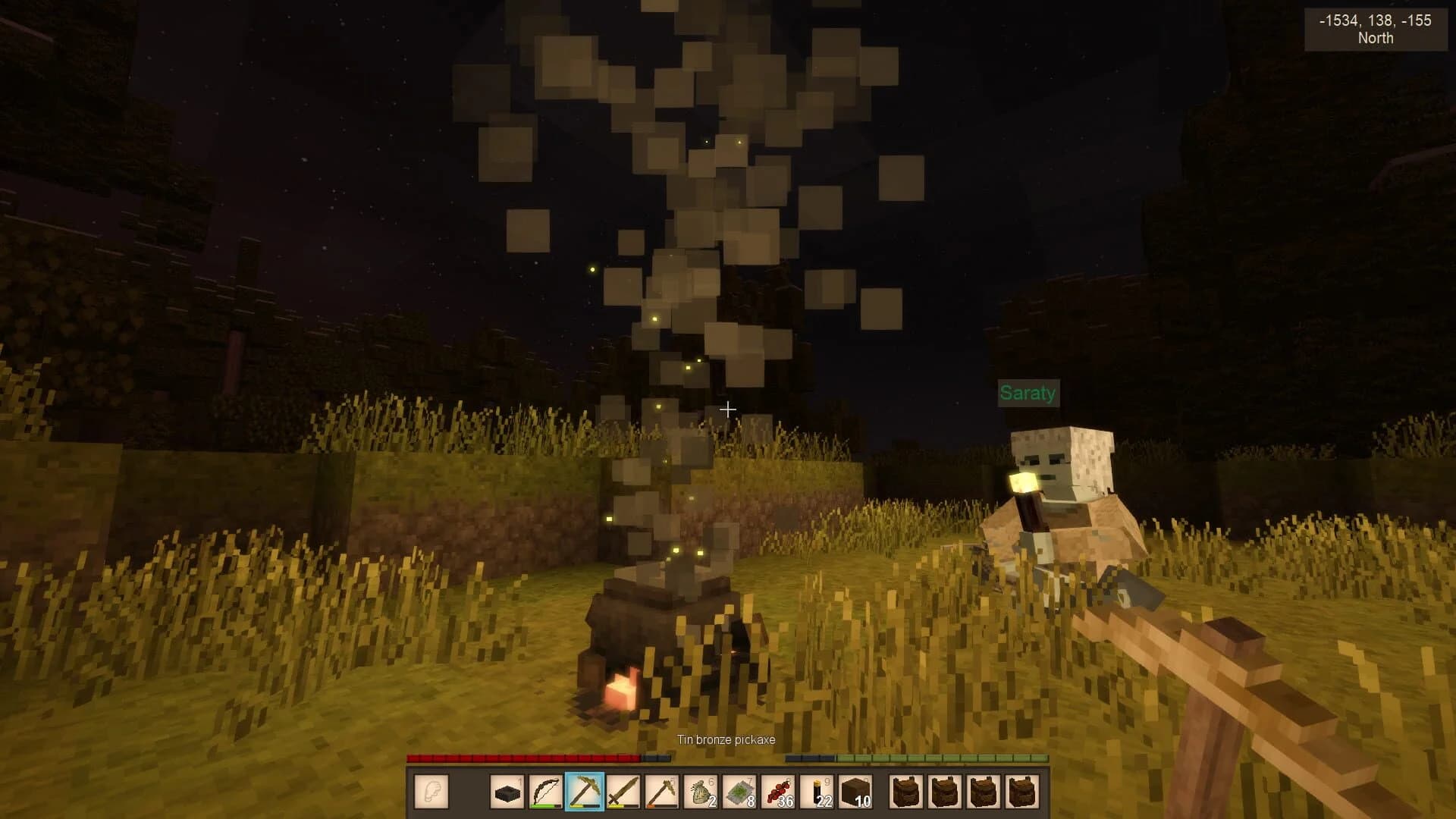Click the Saraty nameplate

(1028, 393)
